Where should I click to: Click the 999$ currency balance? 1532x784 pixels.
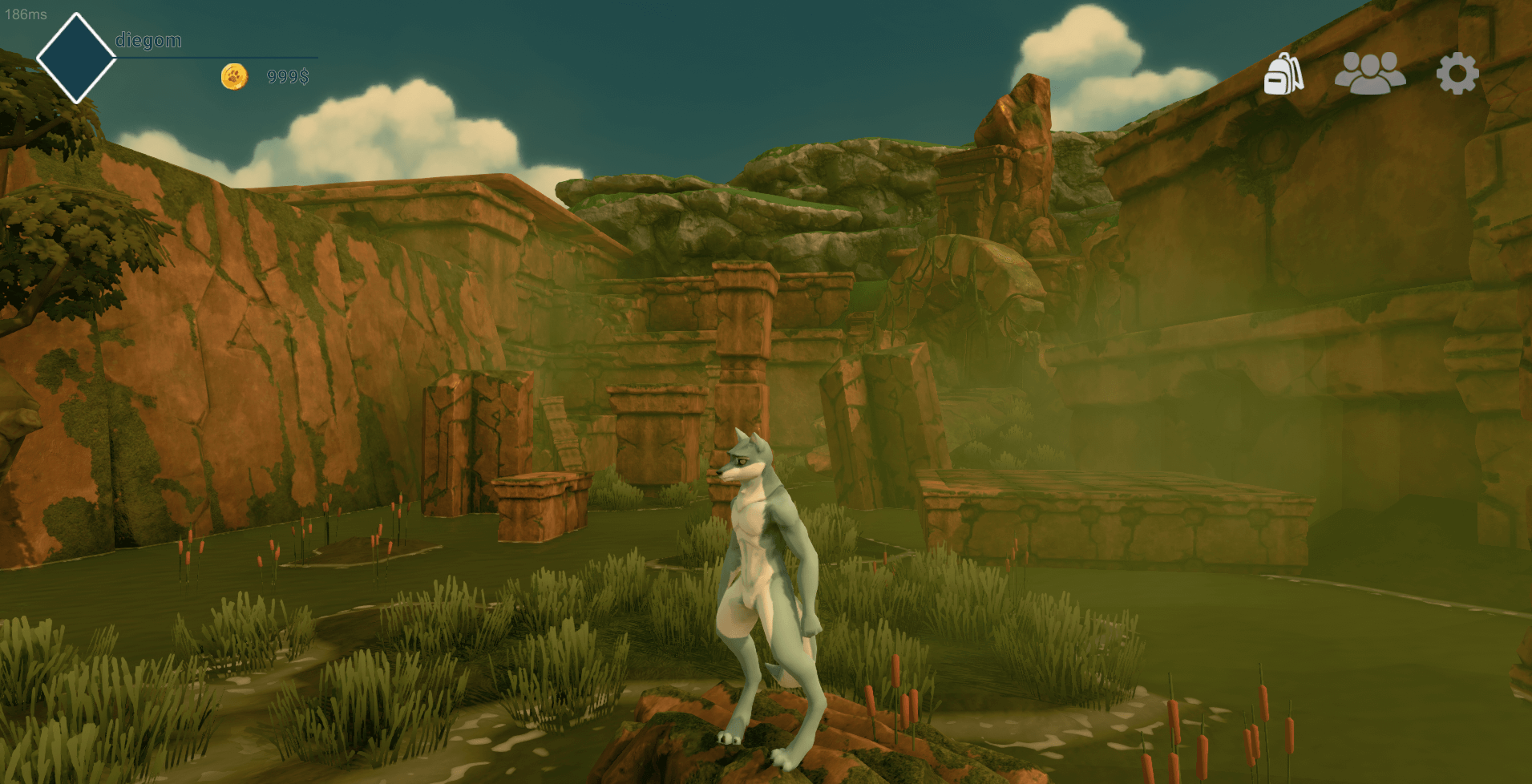pos(286,77)
